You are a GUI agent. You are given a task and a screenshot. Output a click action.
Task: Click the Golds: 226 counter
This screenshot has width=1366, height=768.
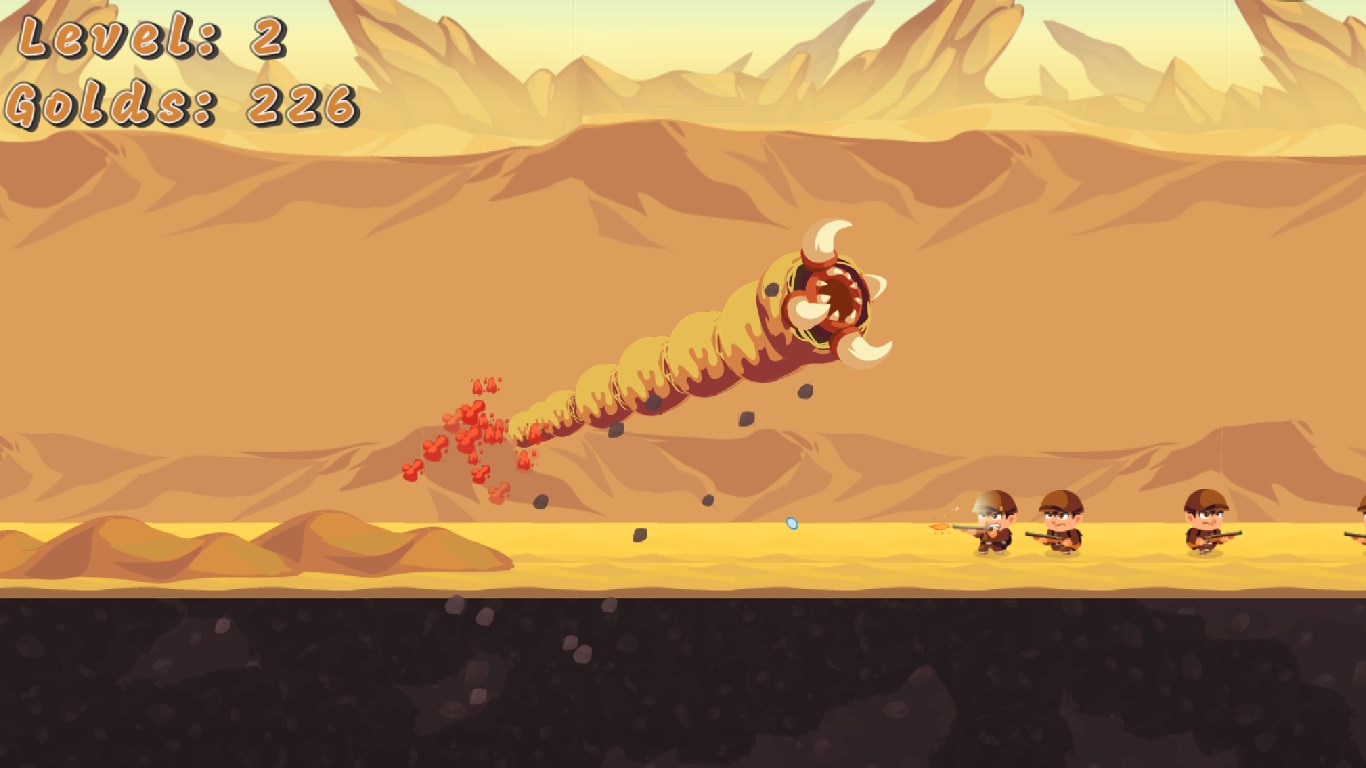point(180,100)
